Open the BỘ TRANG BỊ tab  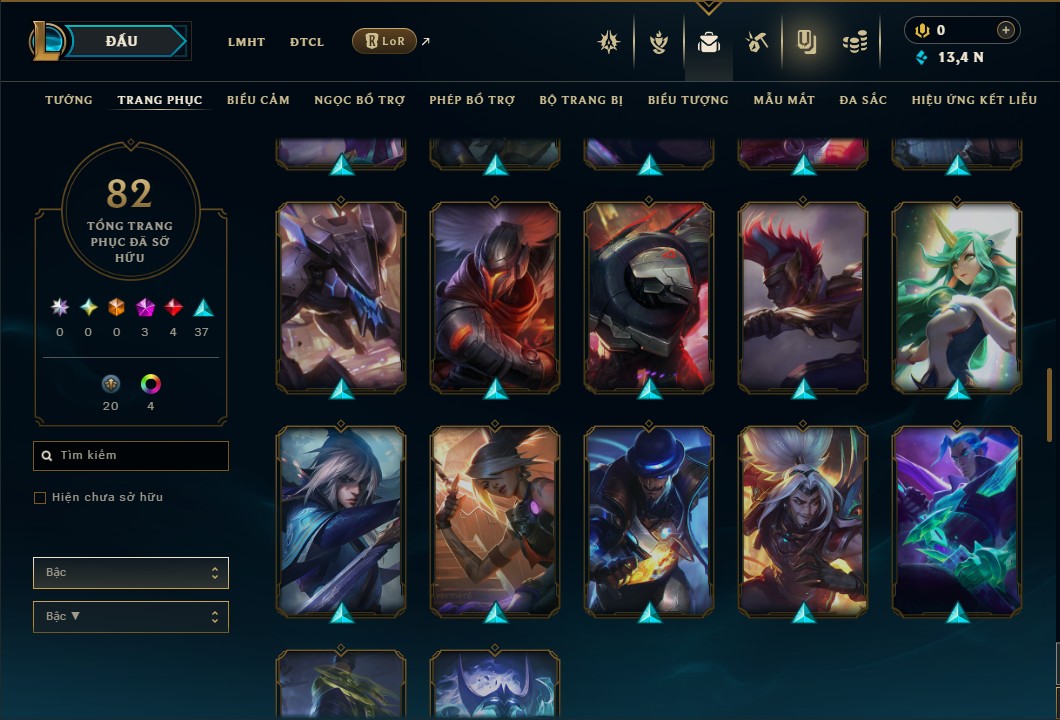point(581,100)
